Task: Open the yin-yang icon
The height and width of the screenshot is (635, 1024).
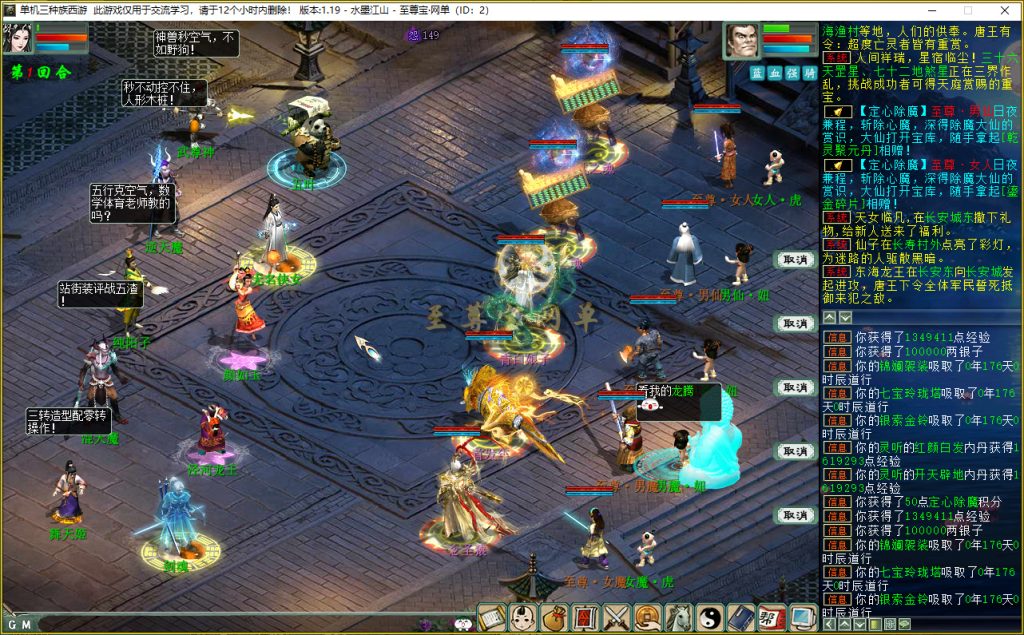Action: (709, 617)
